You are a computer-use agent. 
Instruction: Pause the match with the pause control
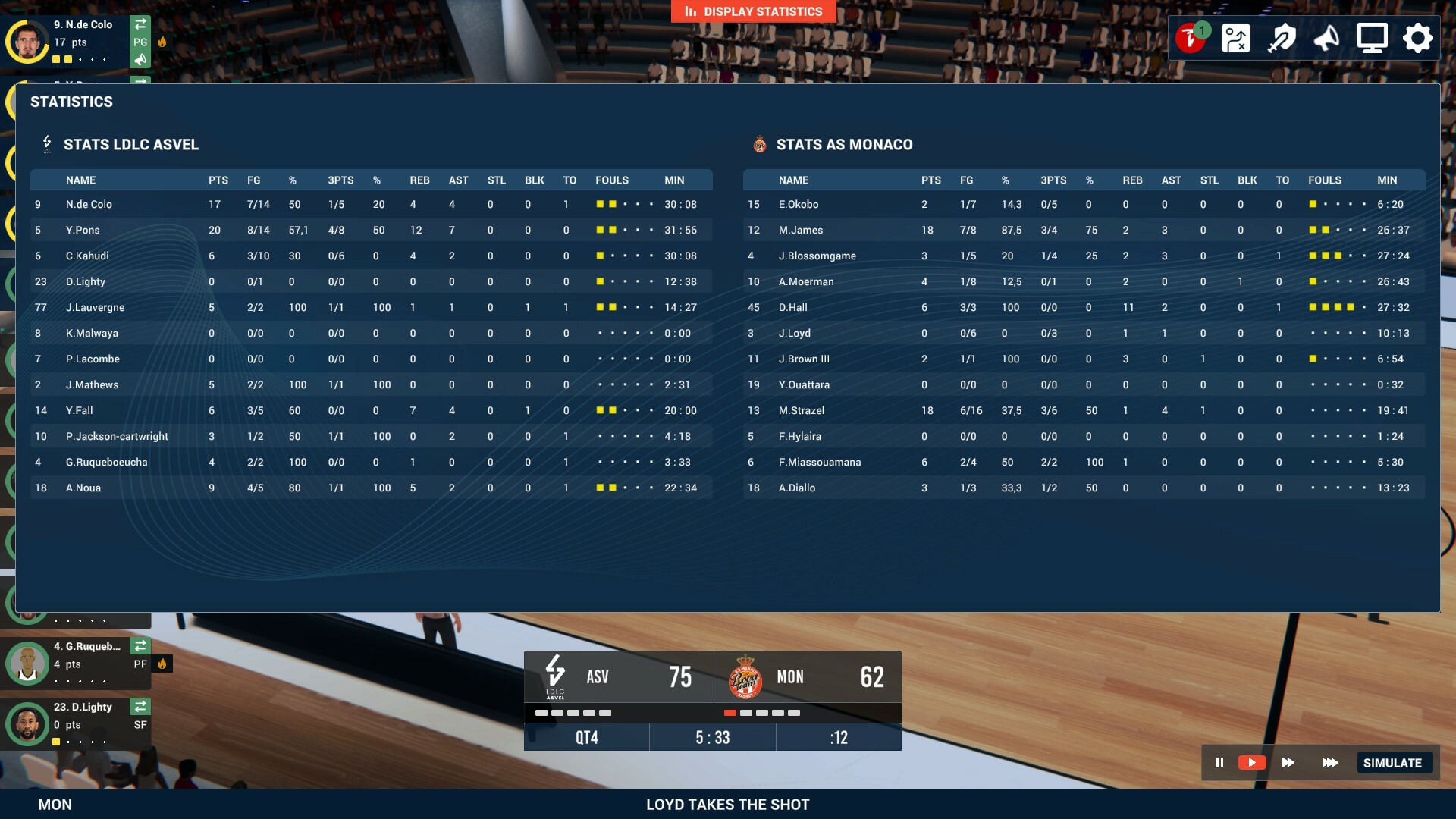point(1219,763)
